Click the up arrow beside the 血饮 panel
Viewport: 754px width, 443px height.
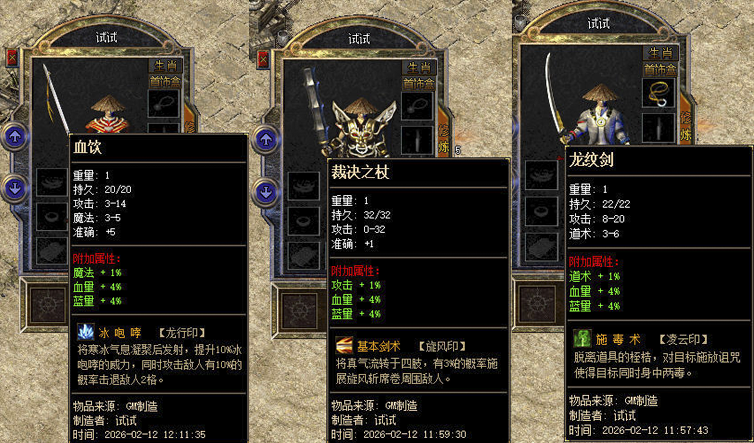click(x=15, y=137)
